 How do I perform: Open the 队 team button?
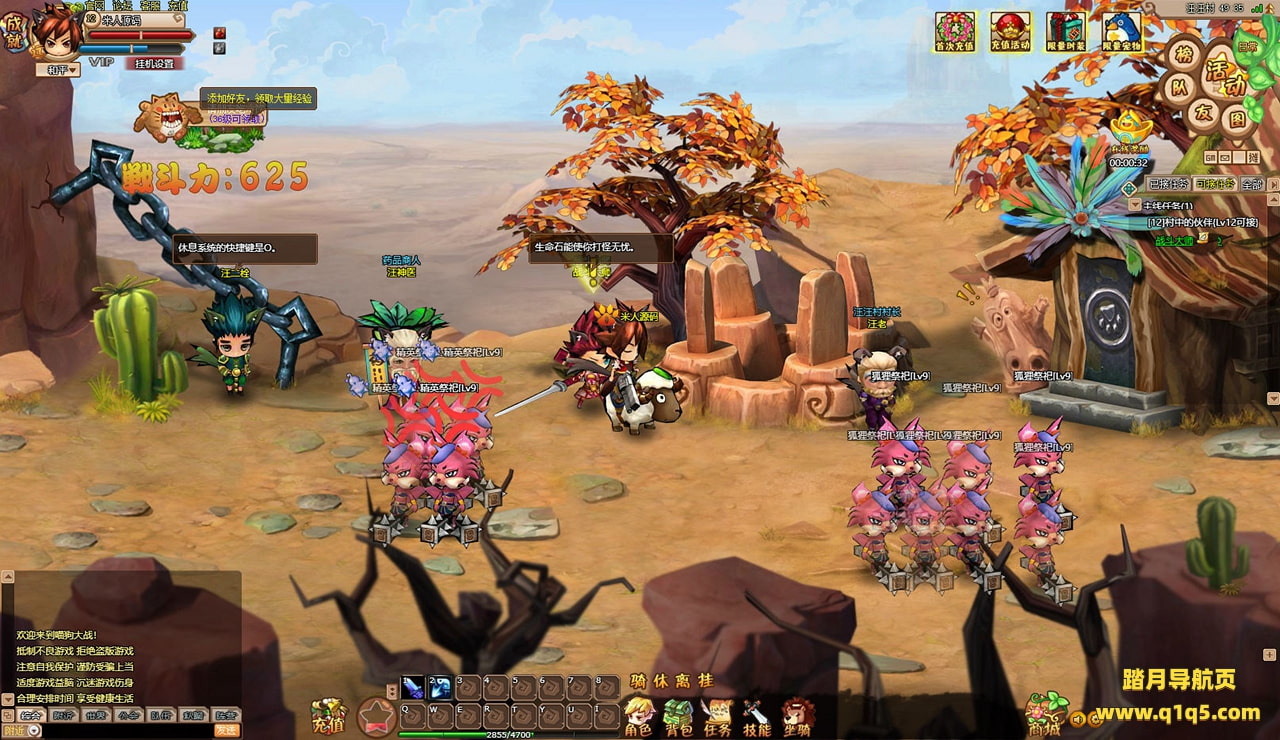1179,87
